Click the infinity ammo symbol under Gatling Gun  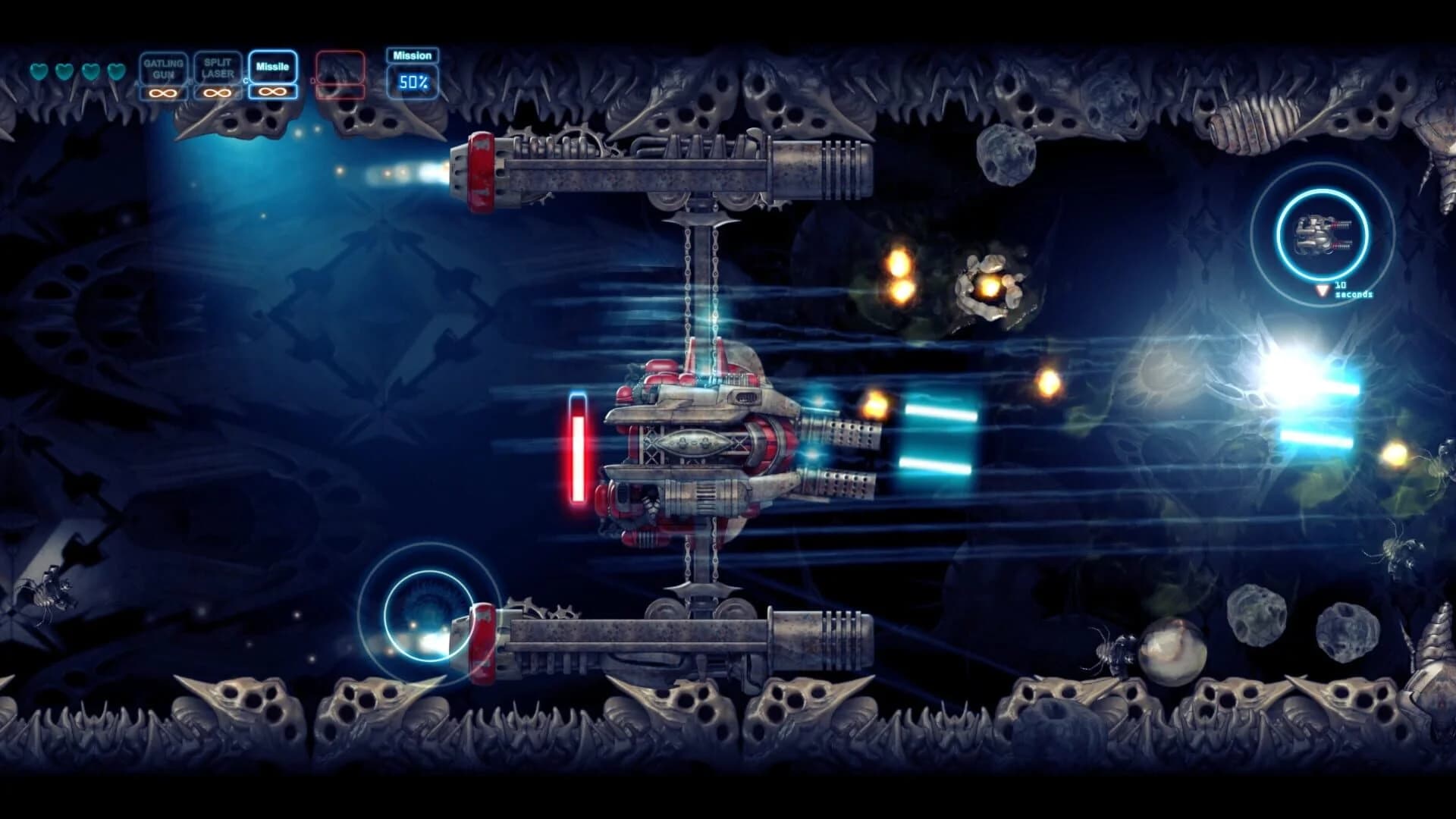162,93
